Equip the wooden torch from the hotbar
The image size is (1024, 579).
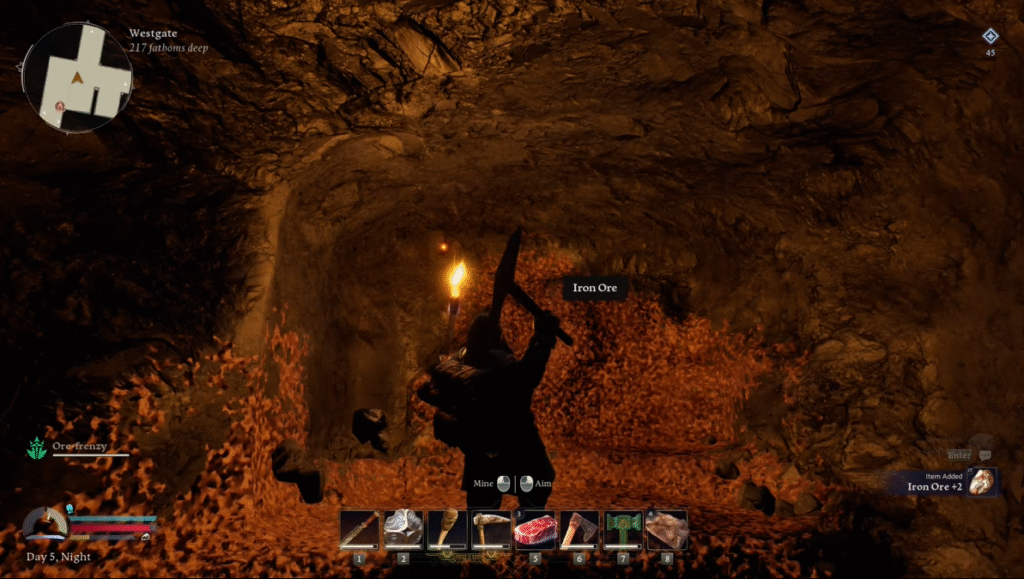point(447,530)
